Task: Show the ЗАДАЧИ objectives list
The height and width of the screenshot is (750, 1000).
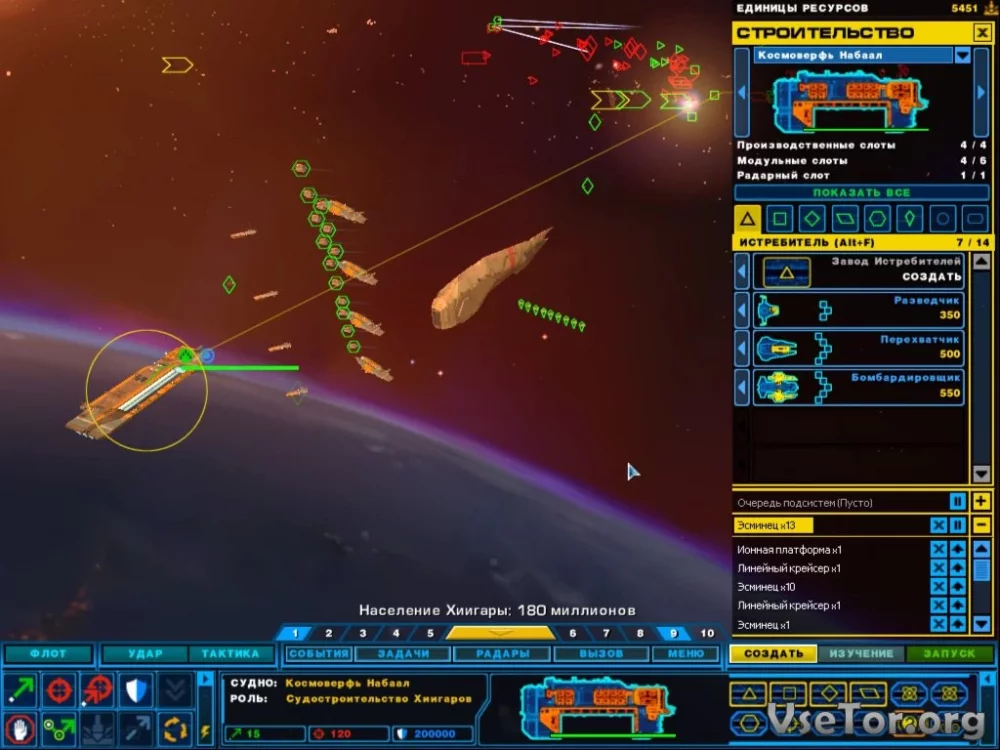Action: click(x=403, y=654)
